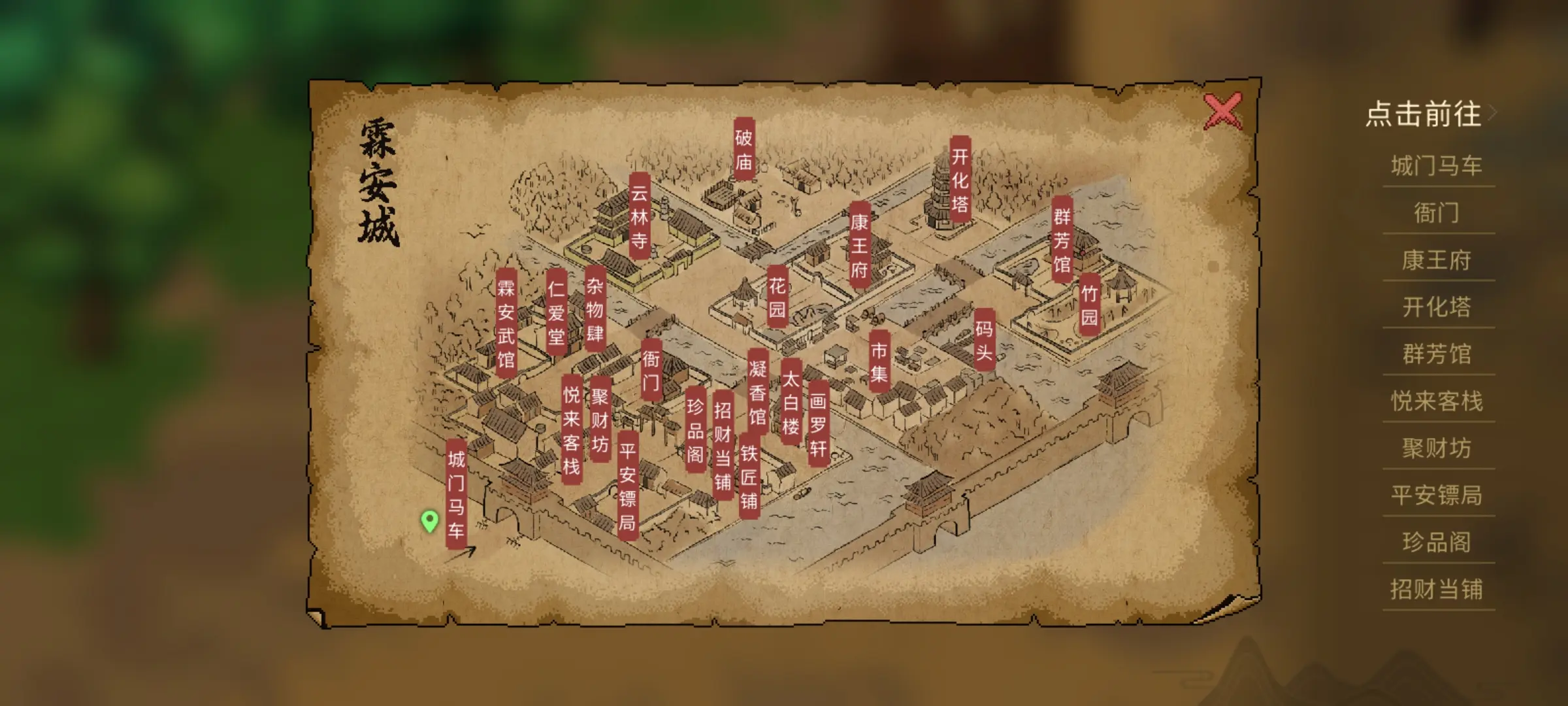Select the 太白楼 map label
1568x706 pixels.
791,402
